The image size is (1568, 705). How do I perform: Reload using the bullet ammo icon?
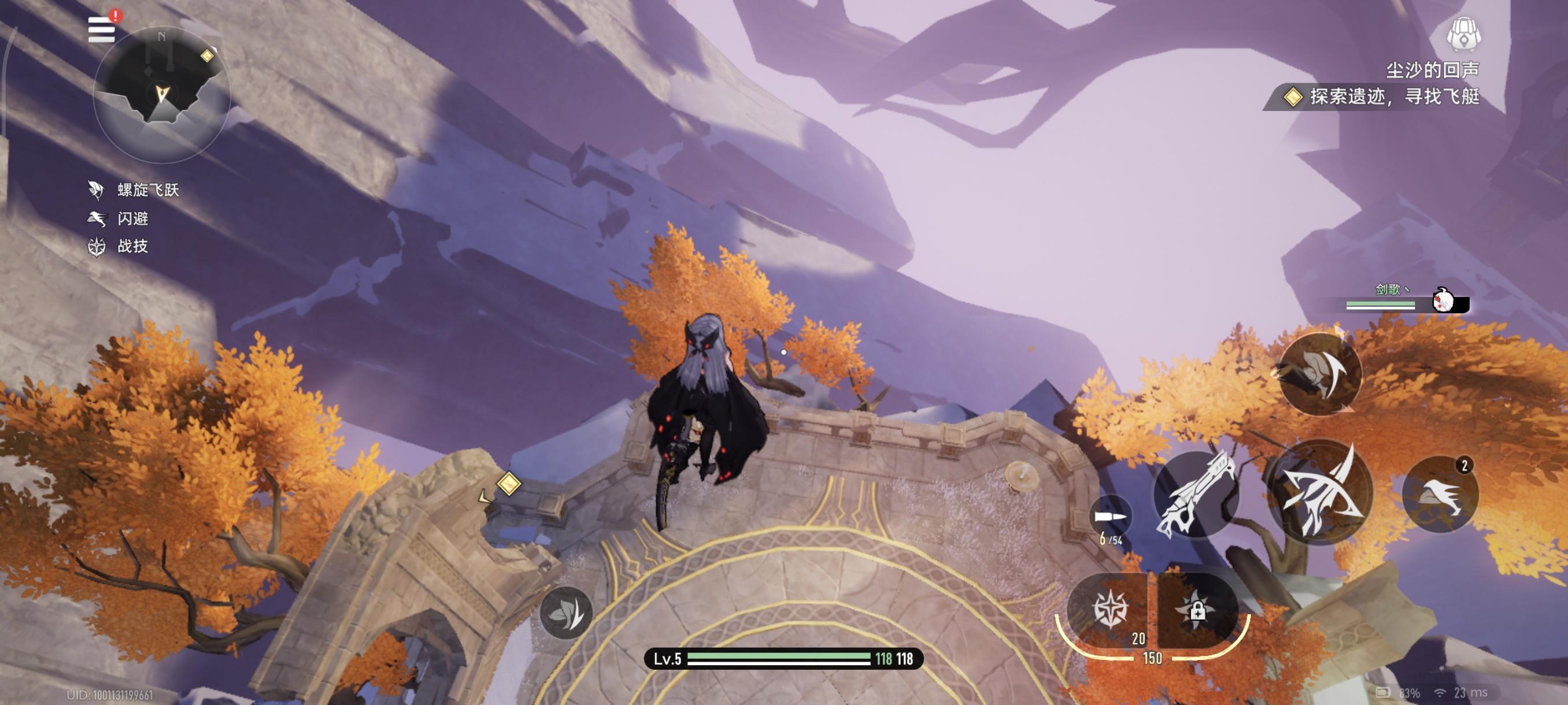click(x=1110, y=518)
